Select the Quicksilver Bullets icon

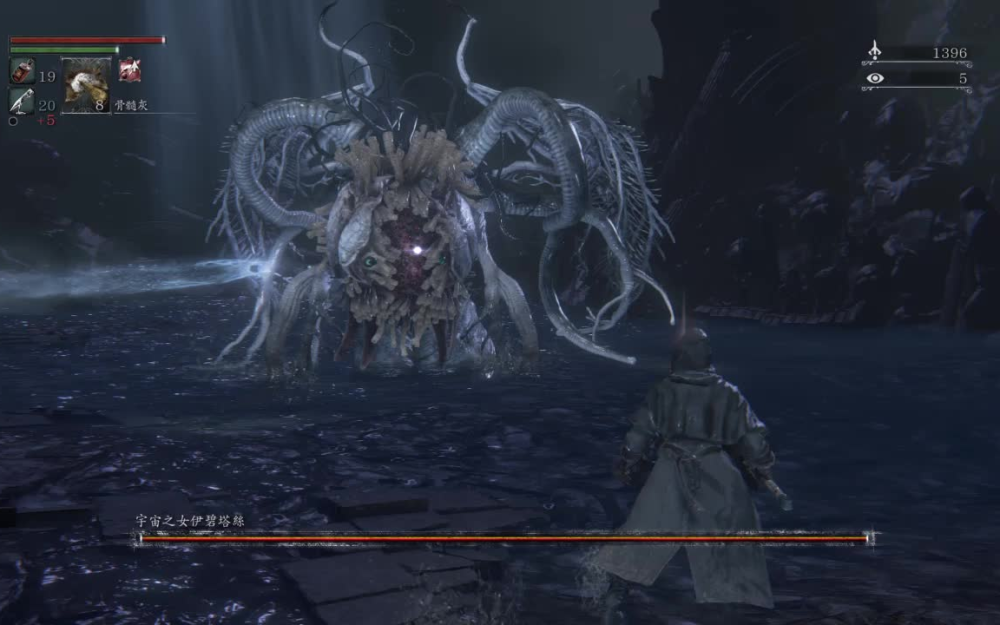(22, 100)
